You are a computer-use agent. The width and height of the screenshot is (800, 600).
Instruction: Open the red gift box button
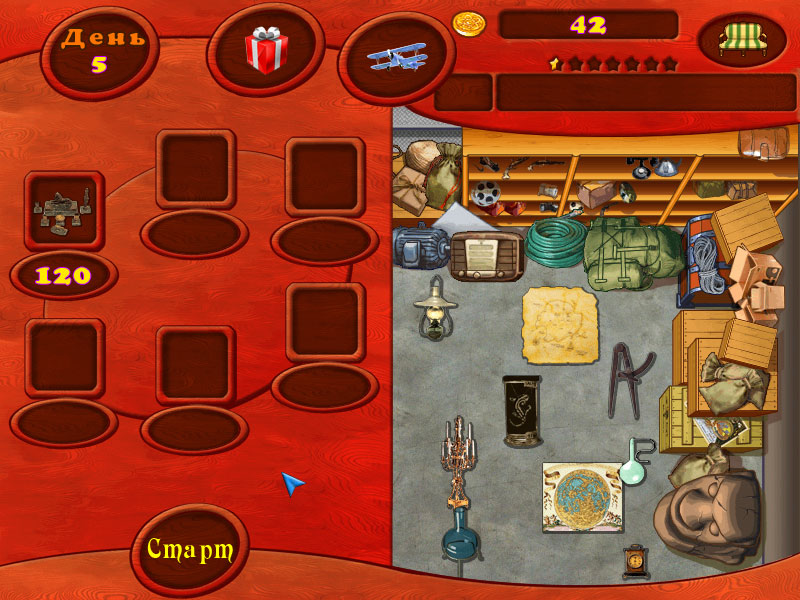coord(267,50)
